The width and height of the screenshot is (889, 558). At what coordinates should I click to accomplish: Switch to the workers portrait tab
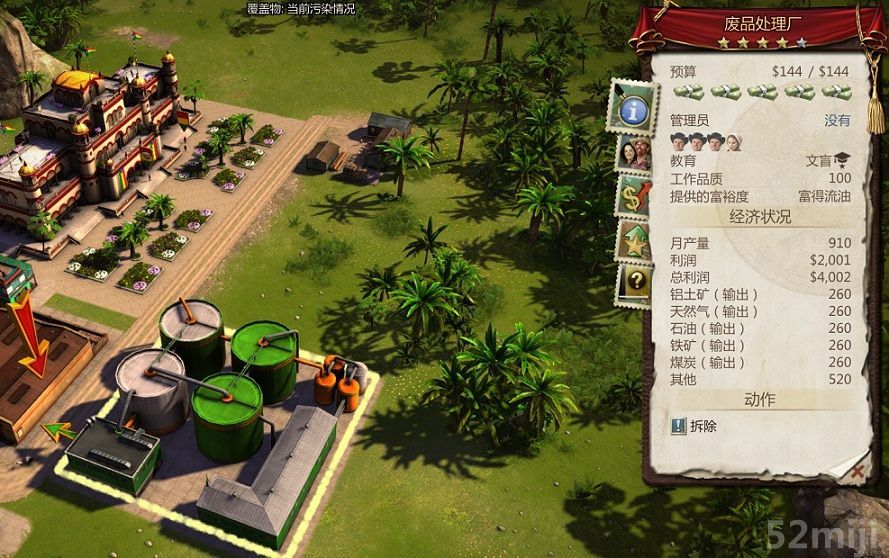631,154
